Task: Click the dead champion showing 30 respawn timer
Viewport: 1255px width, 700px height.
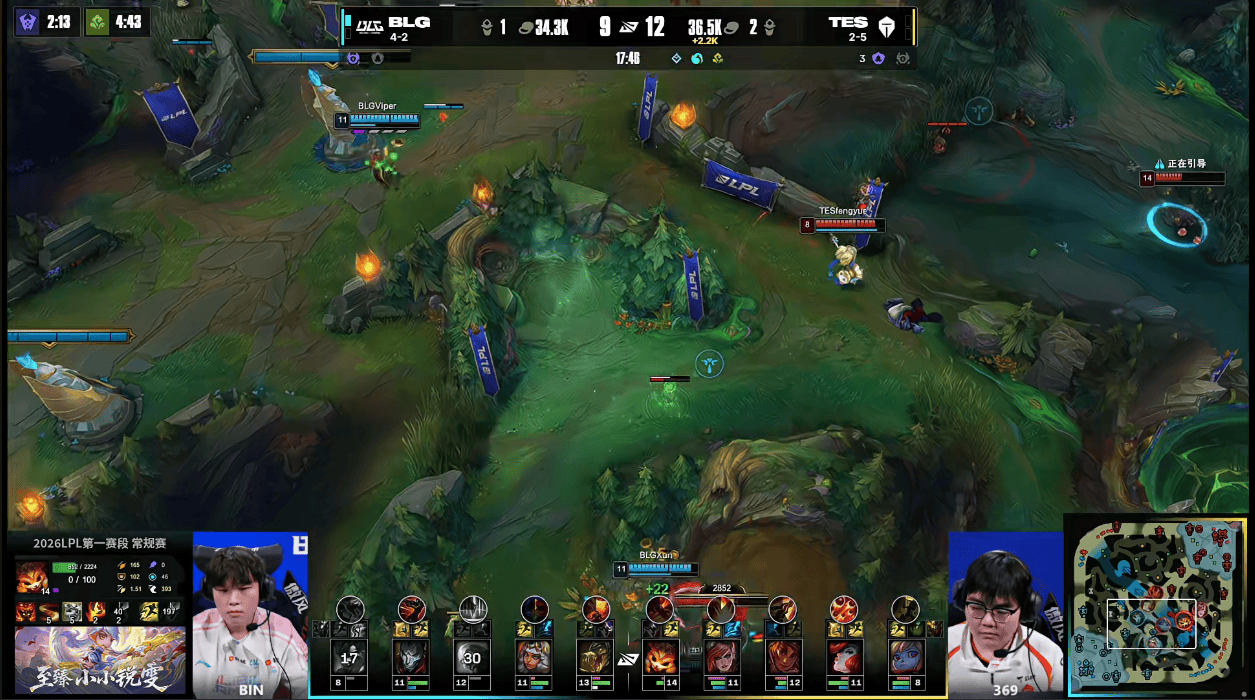Action: pos(473,657)
